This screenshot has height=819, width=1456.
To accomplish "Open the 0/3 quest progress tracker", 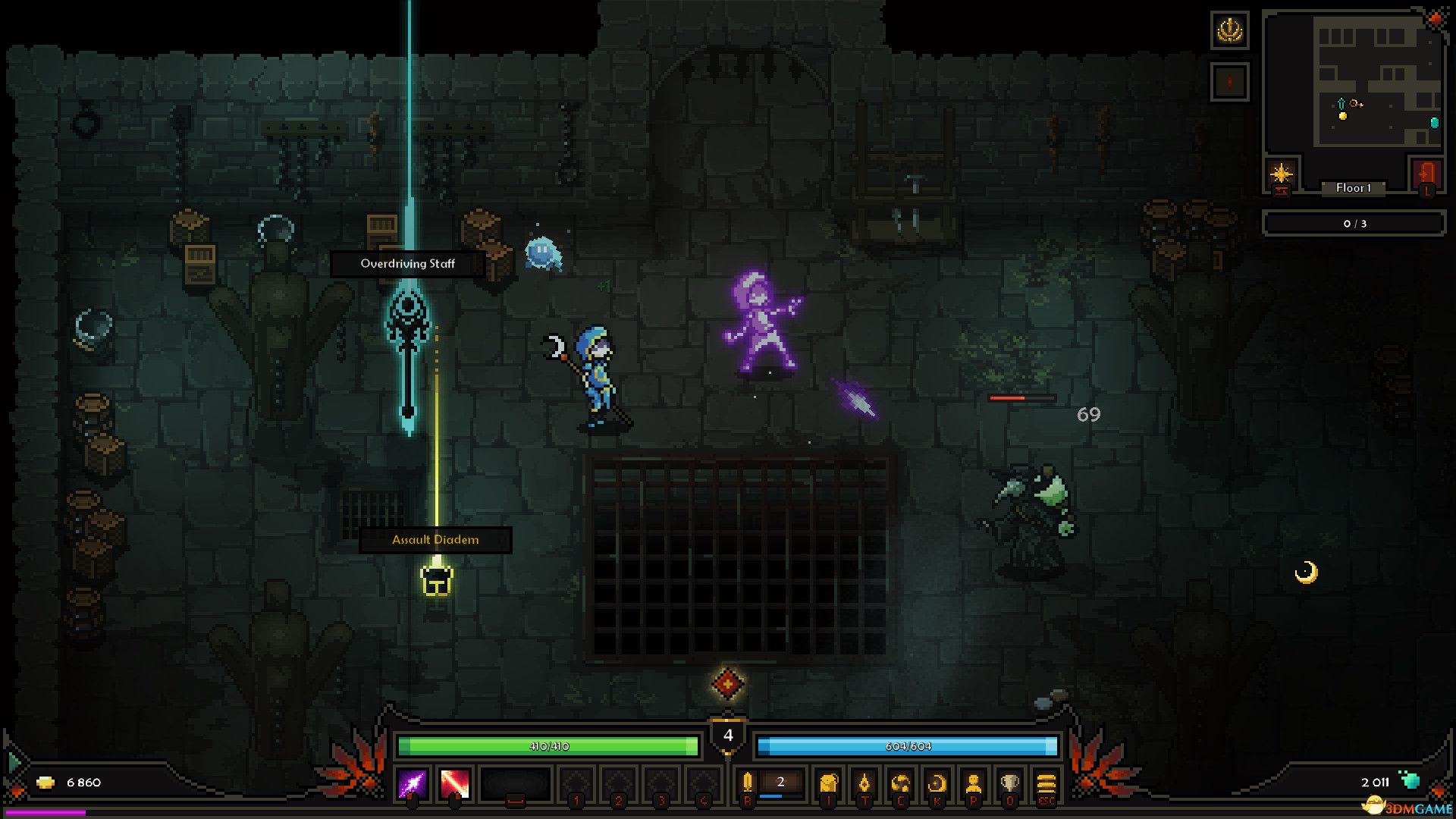I will (x=1353, y=223).
